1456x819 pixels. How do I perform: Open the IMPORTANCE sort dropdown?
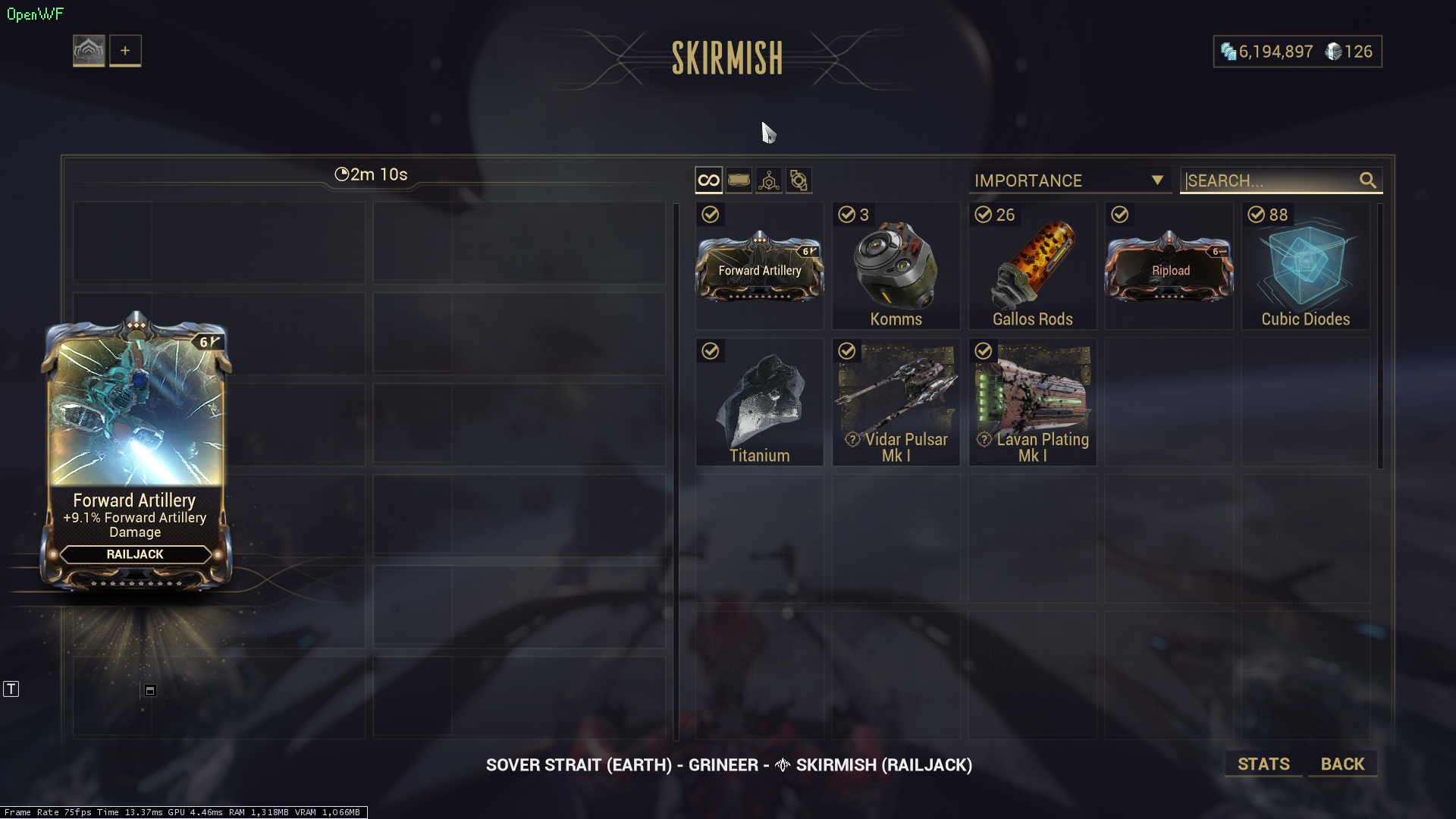[x=1069, y=180]
